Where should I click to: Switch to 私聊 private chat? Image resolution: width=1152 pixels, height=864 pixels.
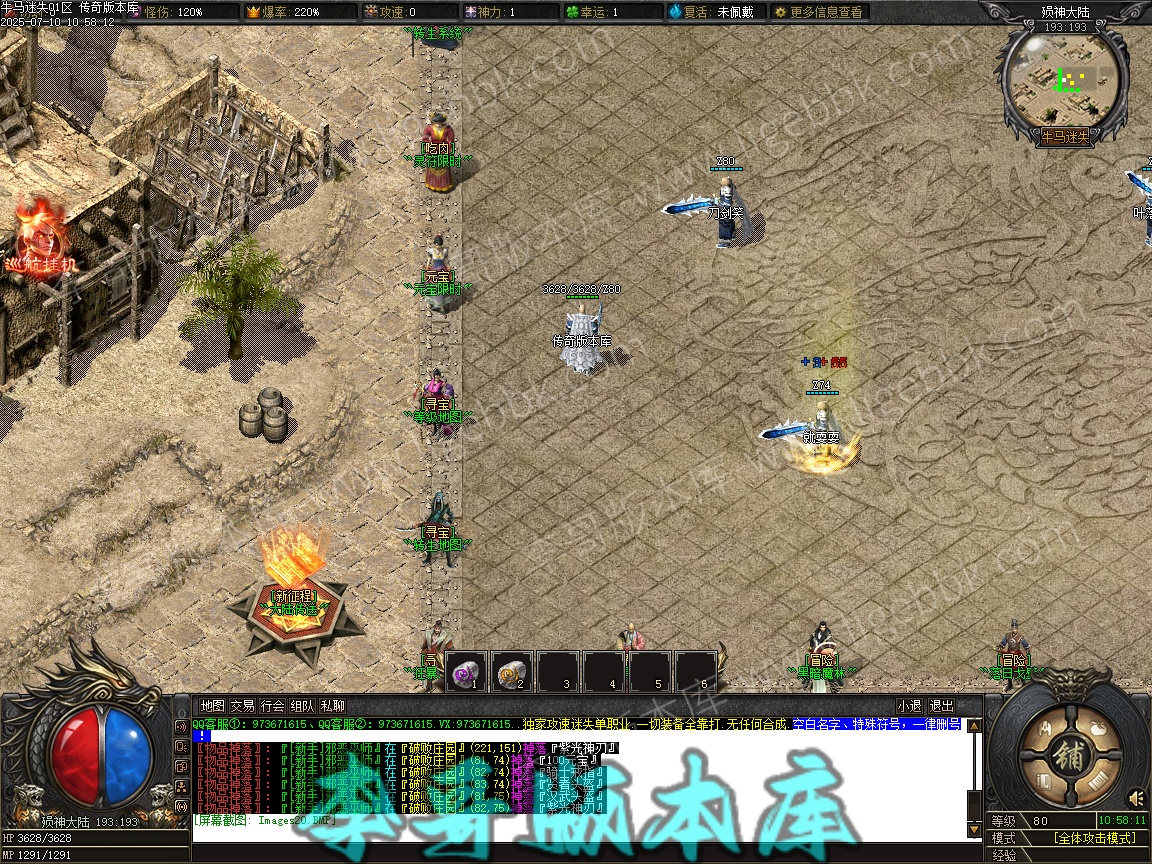click(x=333, y=706)
